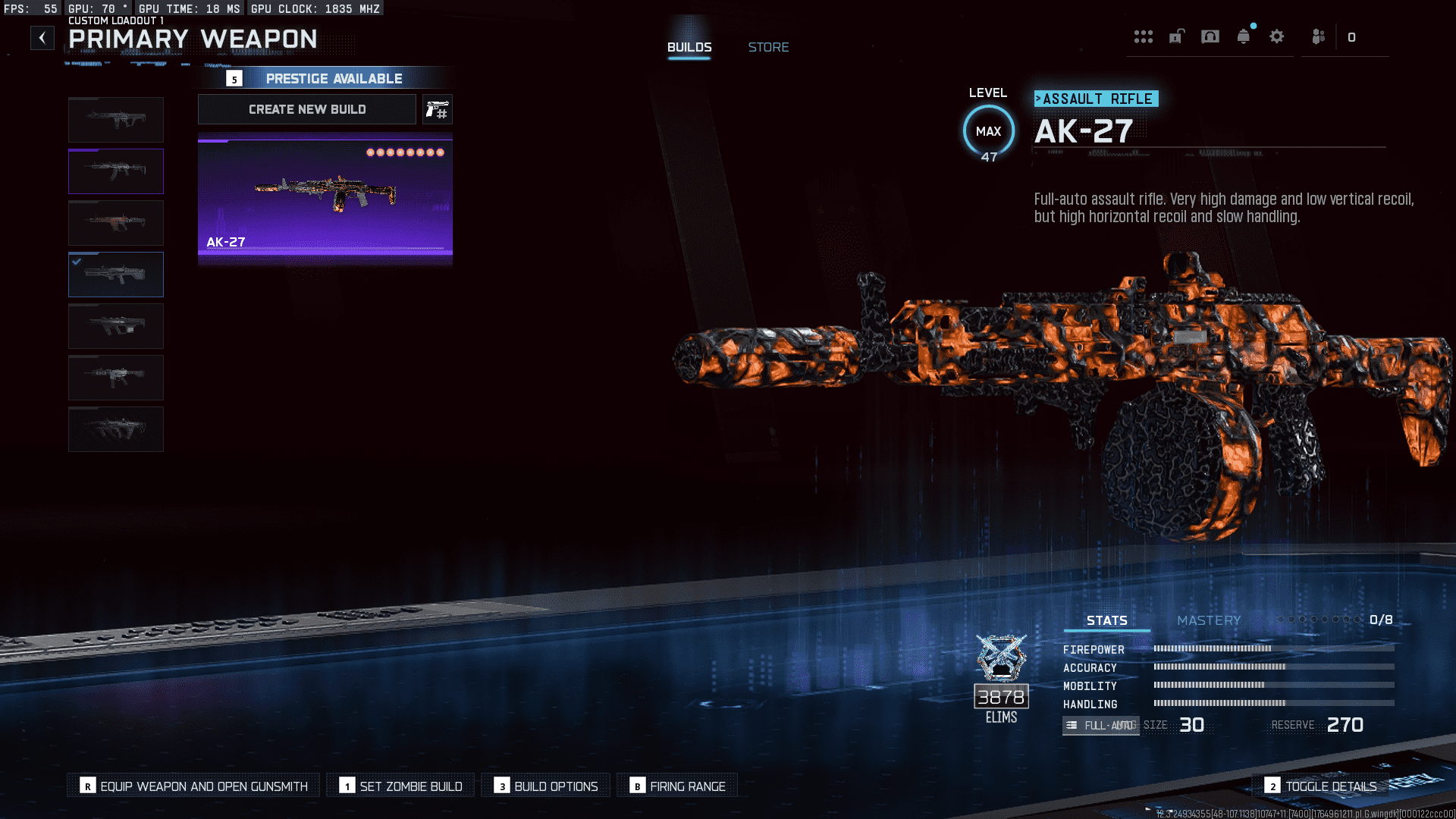Open the support headset icon
Screen dimensions: 1456x819
[1210, 36]
